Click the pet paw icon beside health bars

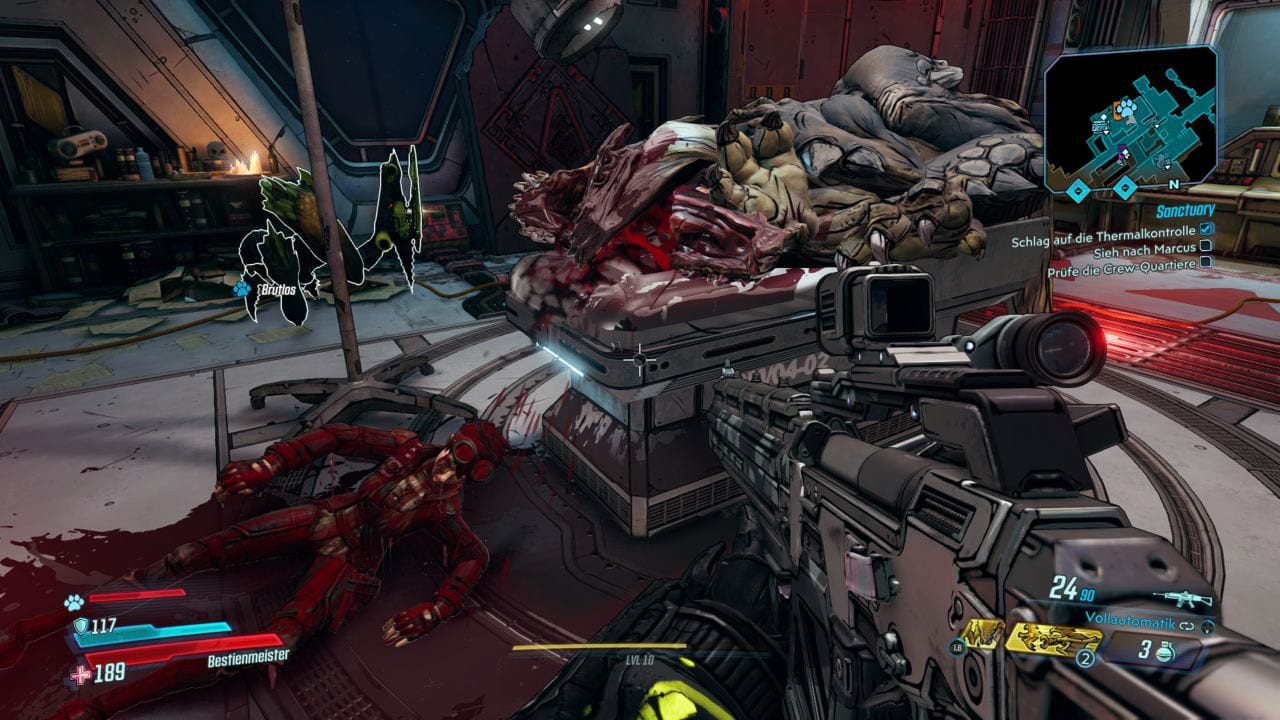point(73,602)
